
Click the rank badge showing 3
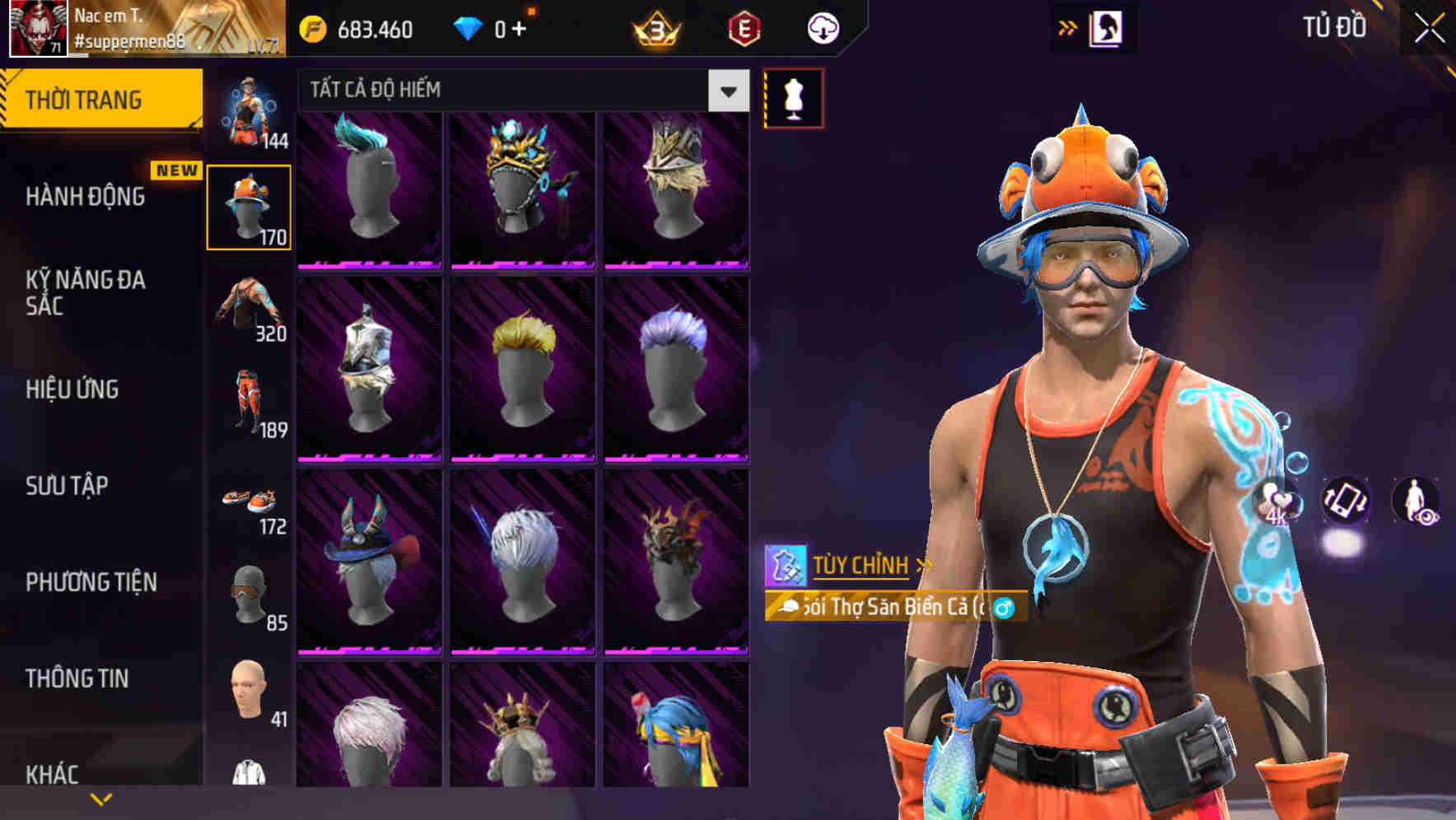(x=655, y=27)
